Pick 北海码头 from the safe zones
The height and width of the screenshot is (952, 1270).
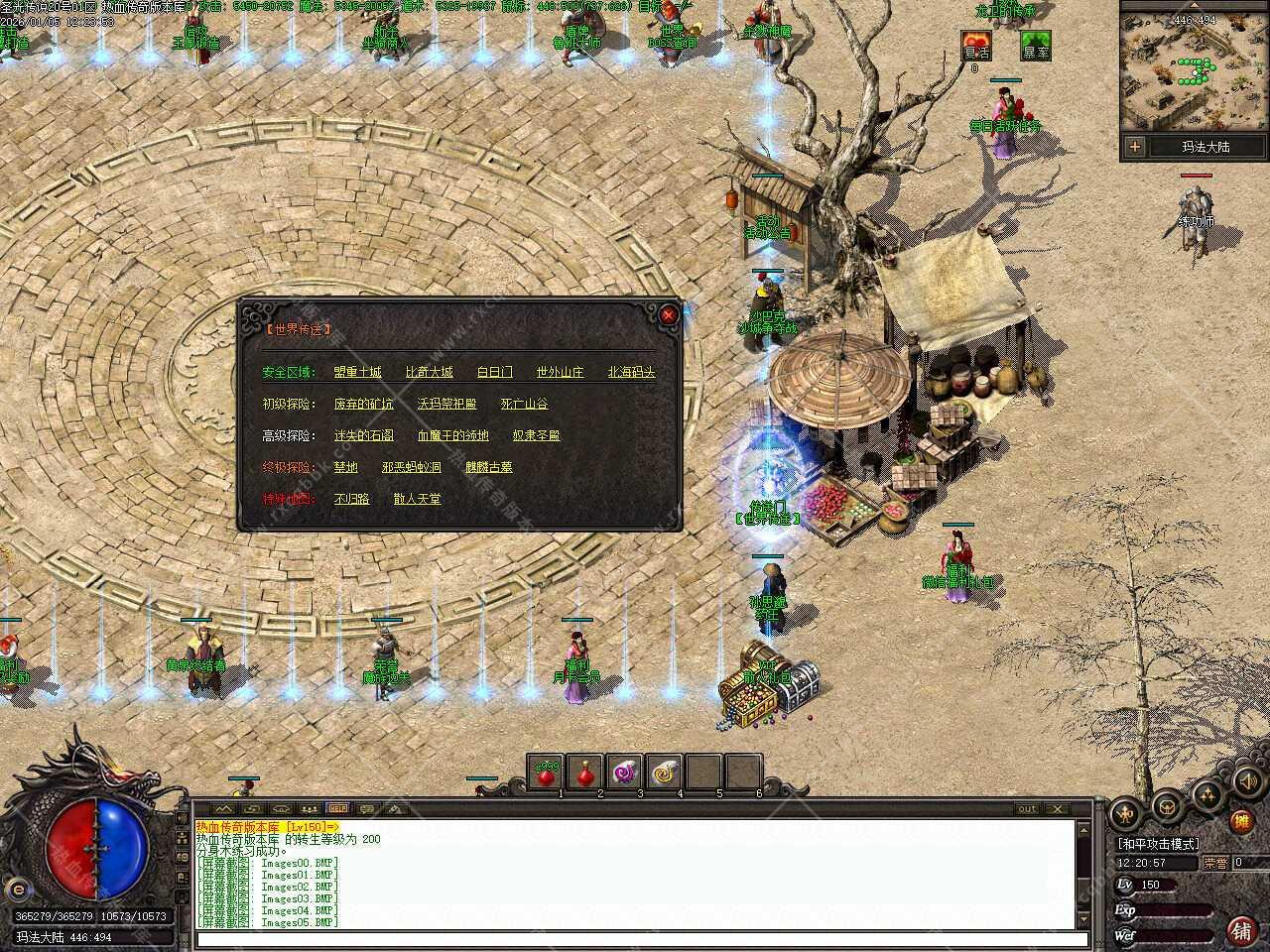631,372
